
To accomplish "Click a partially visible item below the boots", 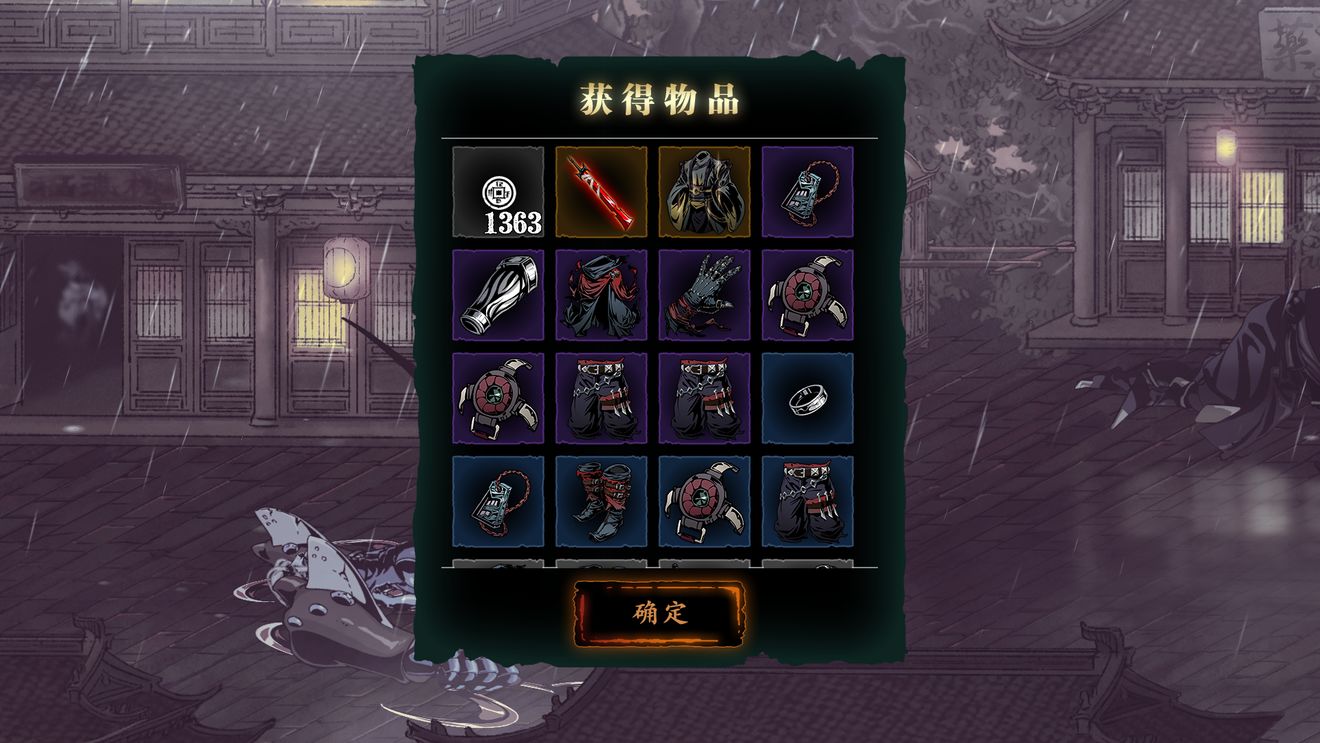I will (x=602, y=568).
